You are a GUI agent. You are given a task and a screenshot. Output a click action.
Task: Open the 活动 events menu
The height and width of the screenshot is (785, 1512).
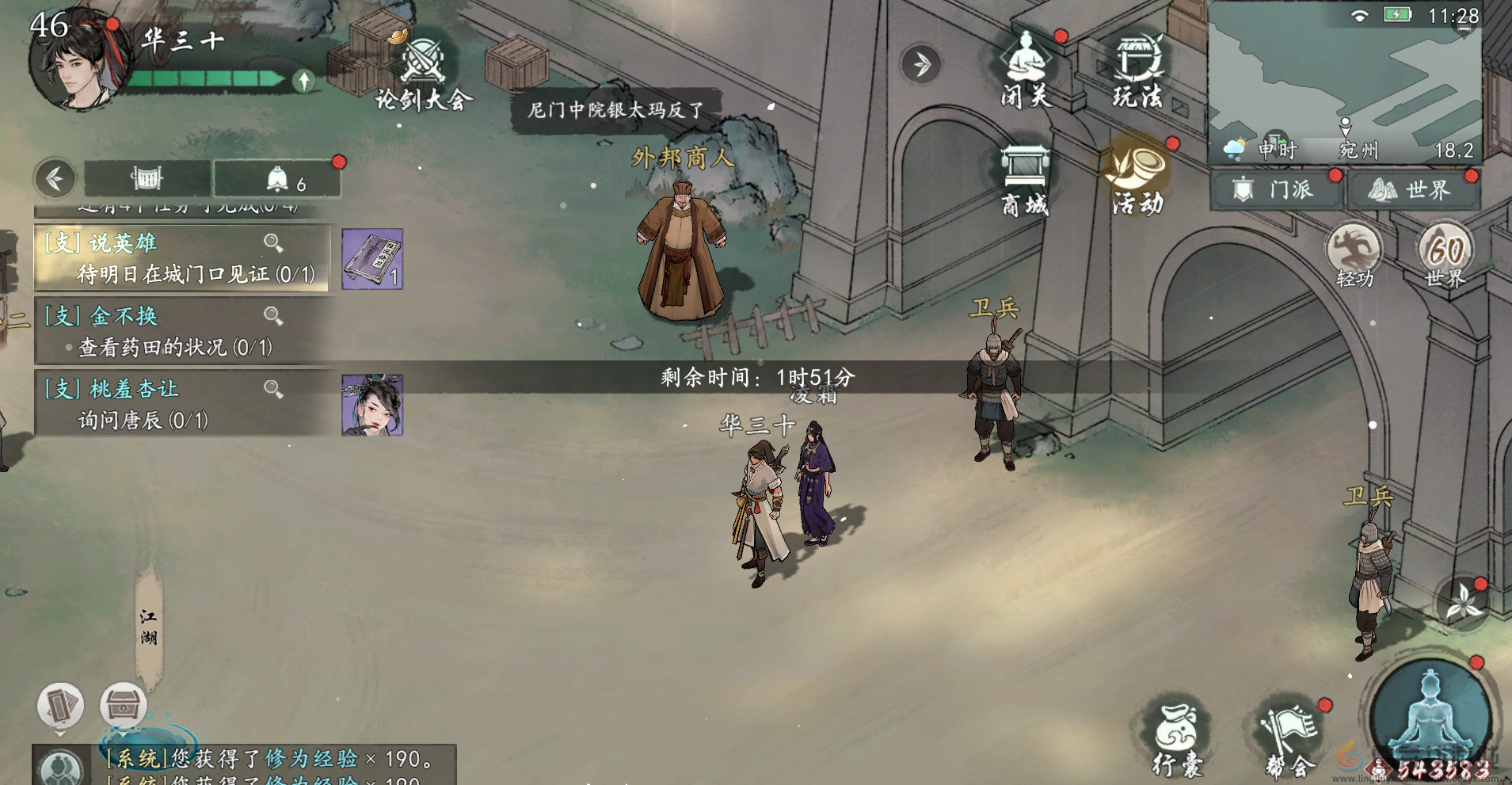coord(1137,181)
